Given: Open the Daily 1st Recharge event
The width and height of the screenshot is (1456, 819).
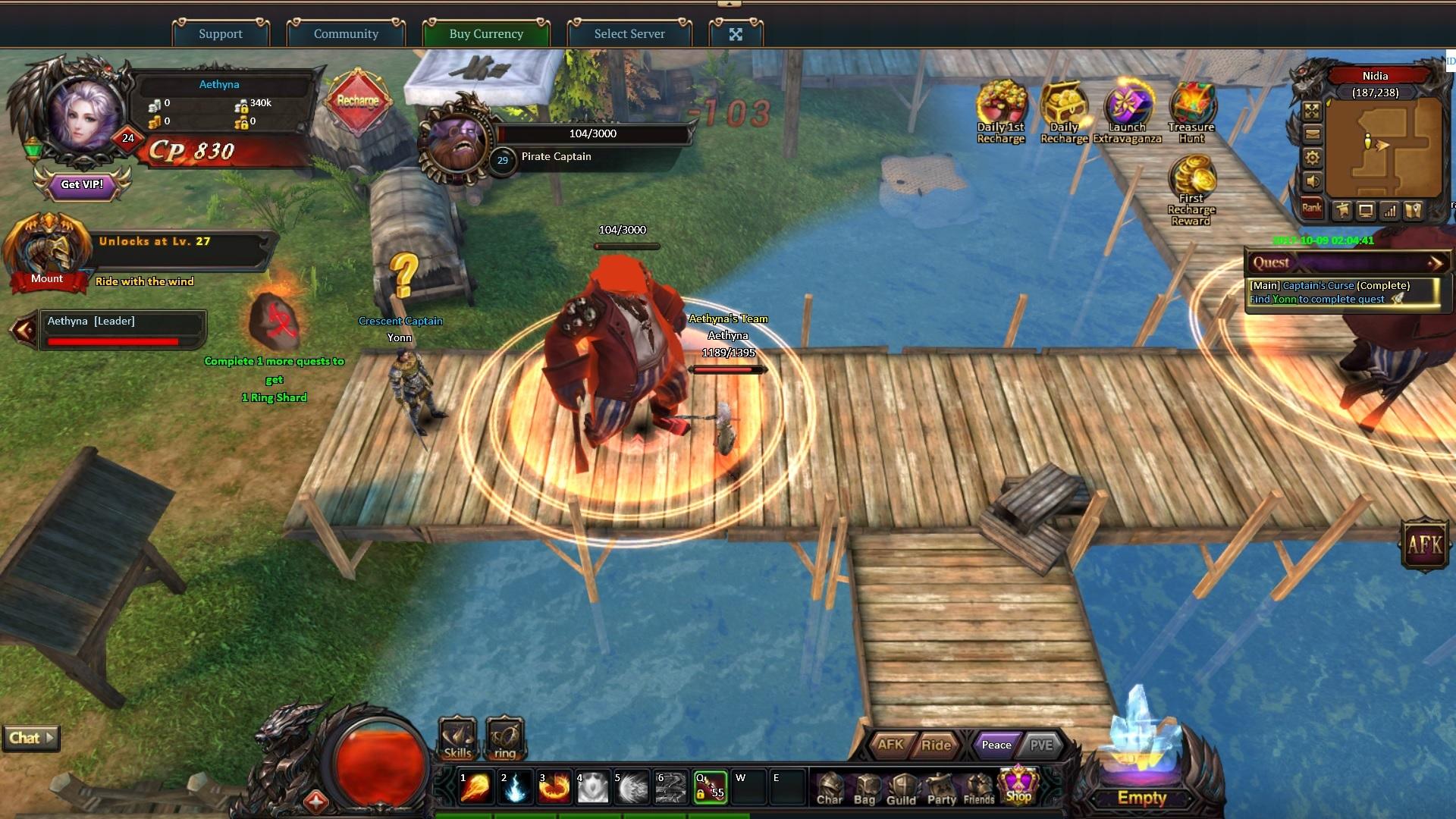Looking at the screenshot, I should [1000, 111].
